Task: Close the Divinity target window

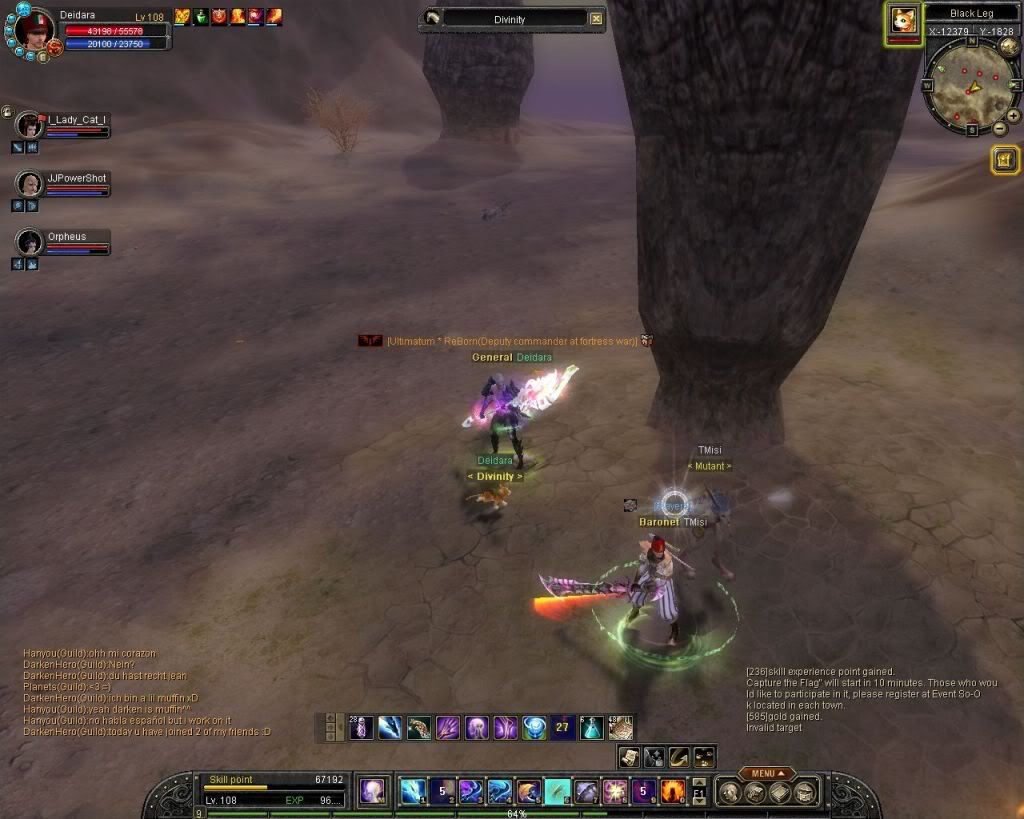Action: click(x=596, y=18)
